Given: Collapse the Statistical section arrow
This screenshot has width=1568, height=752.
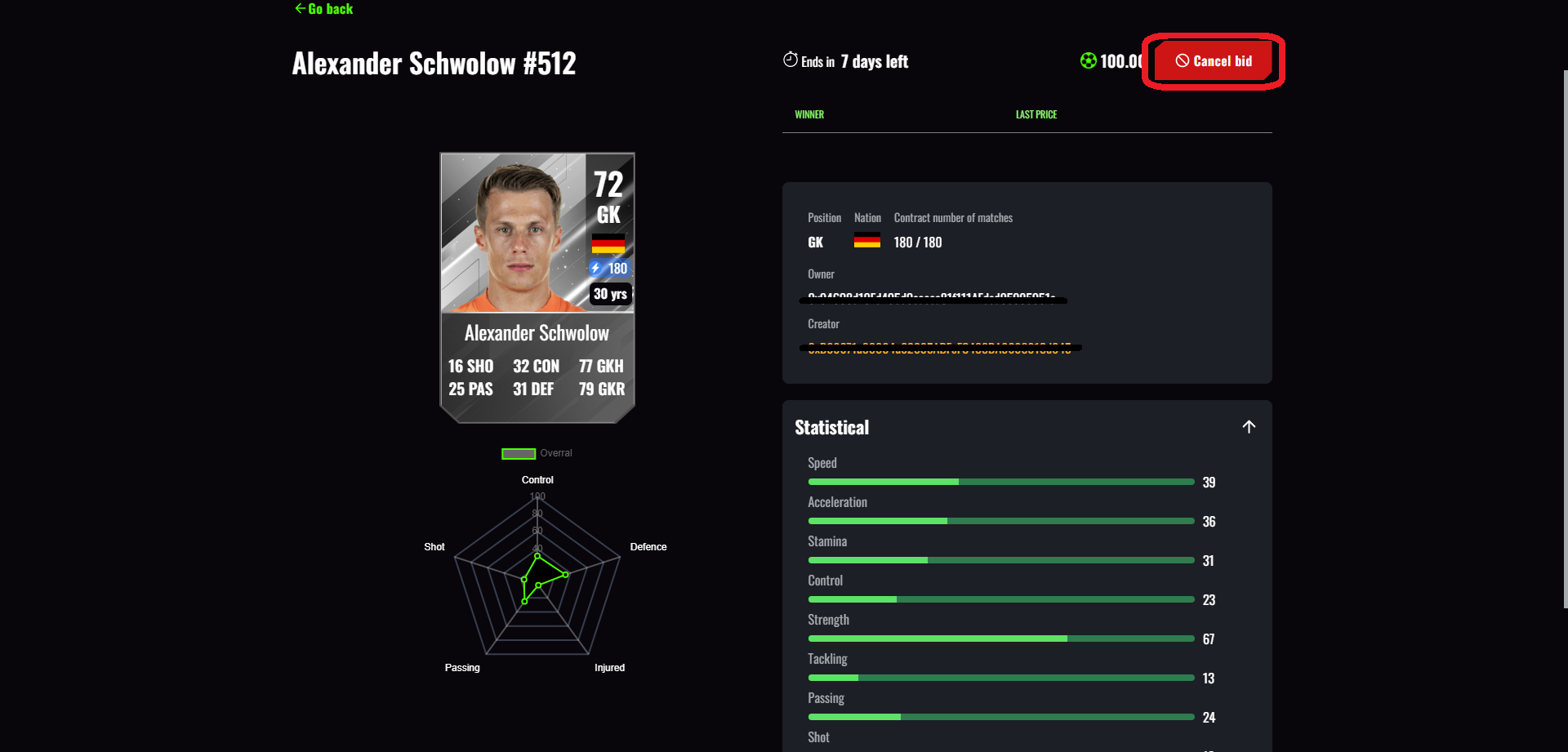Looking at the screenshot, I should [1248, 427].
